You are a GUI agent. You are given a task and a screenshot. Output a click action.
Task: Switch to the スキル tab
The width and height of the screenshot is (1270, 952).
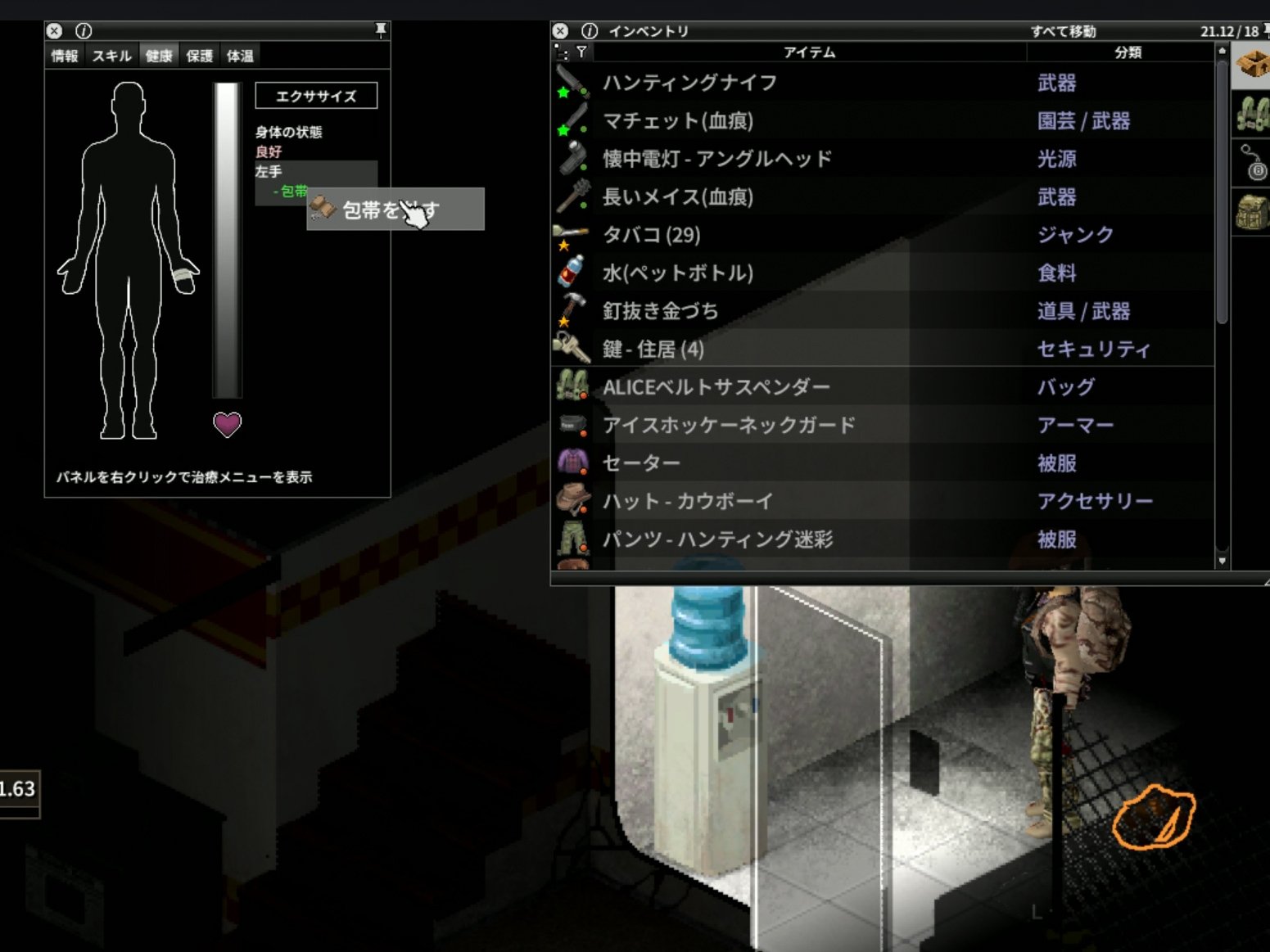111,56
